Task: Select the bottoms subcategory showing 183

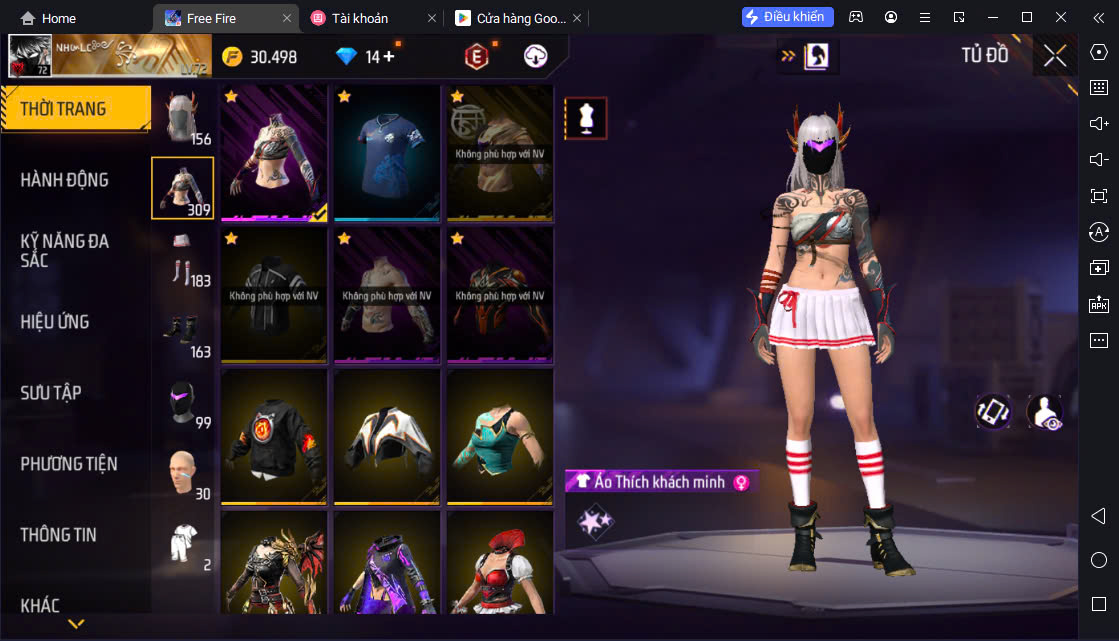Action: click(x=182, y=258)
